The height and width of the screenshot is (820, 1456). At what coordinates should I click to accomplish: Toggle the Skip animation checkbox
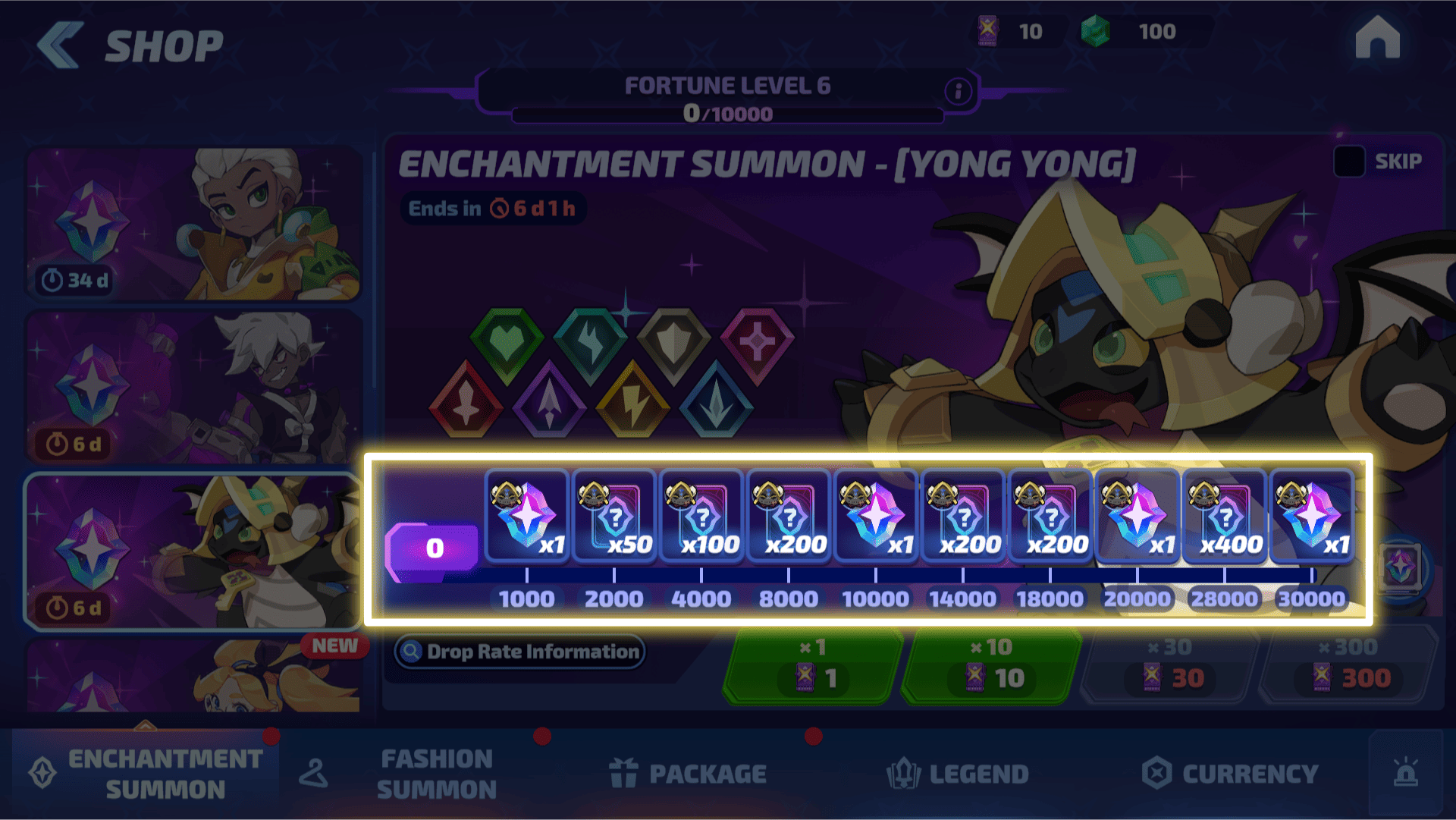[1349, 162]
